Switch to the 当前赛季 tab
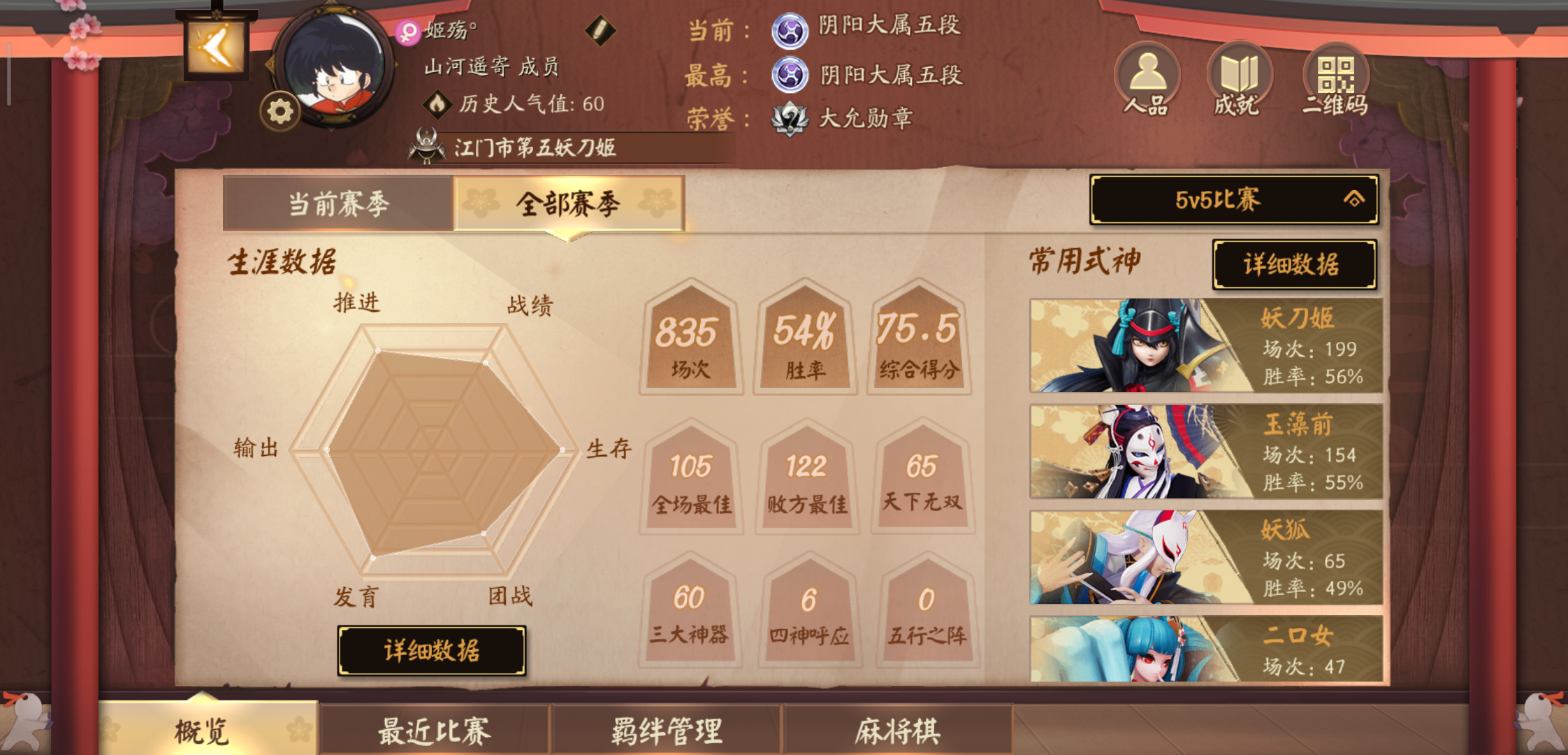The image size is (1568, 755). (337, 202)
